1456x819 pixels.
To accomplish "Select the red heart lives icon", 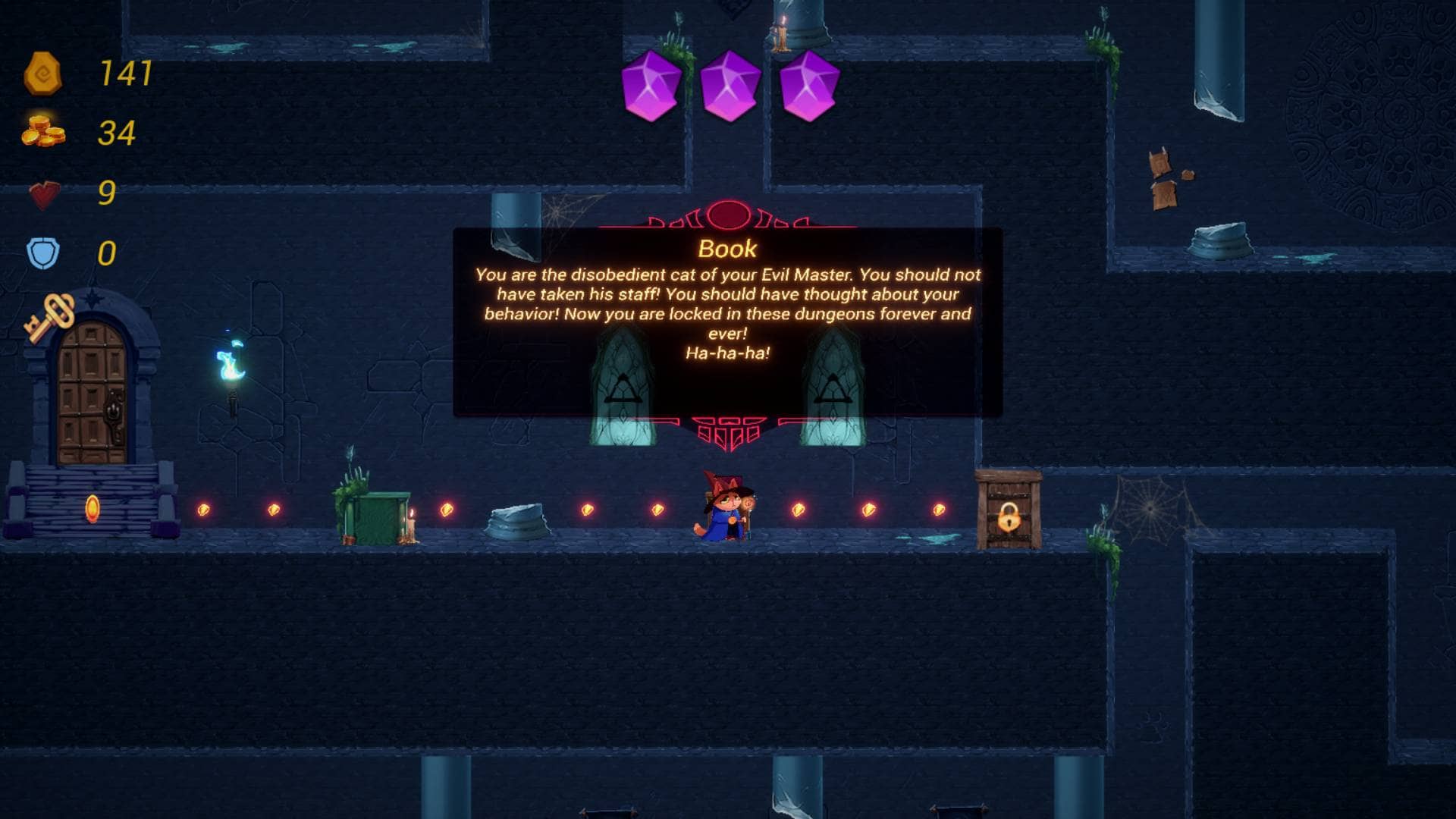I will point(44,194).
